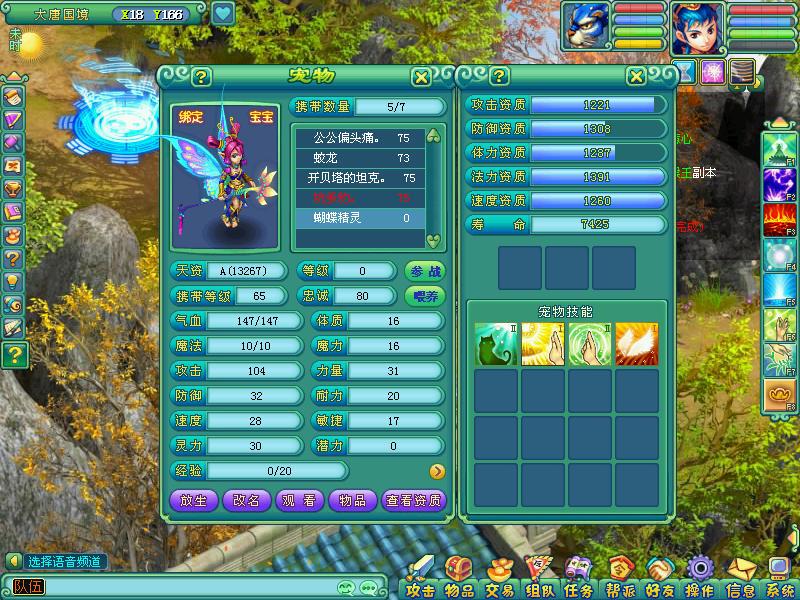Feed the pet using 喂养
Viewport: 800px width, 600px height.
(x=426, y=296)
